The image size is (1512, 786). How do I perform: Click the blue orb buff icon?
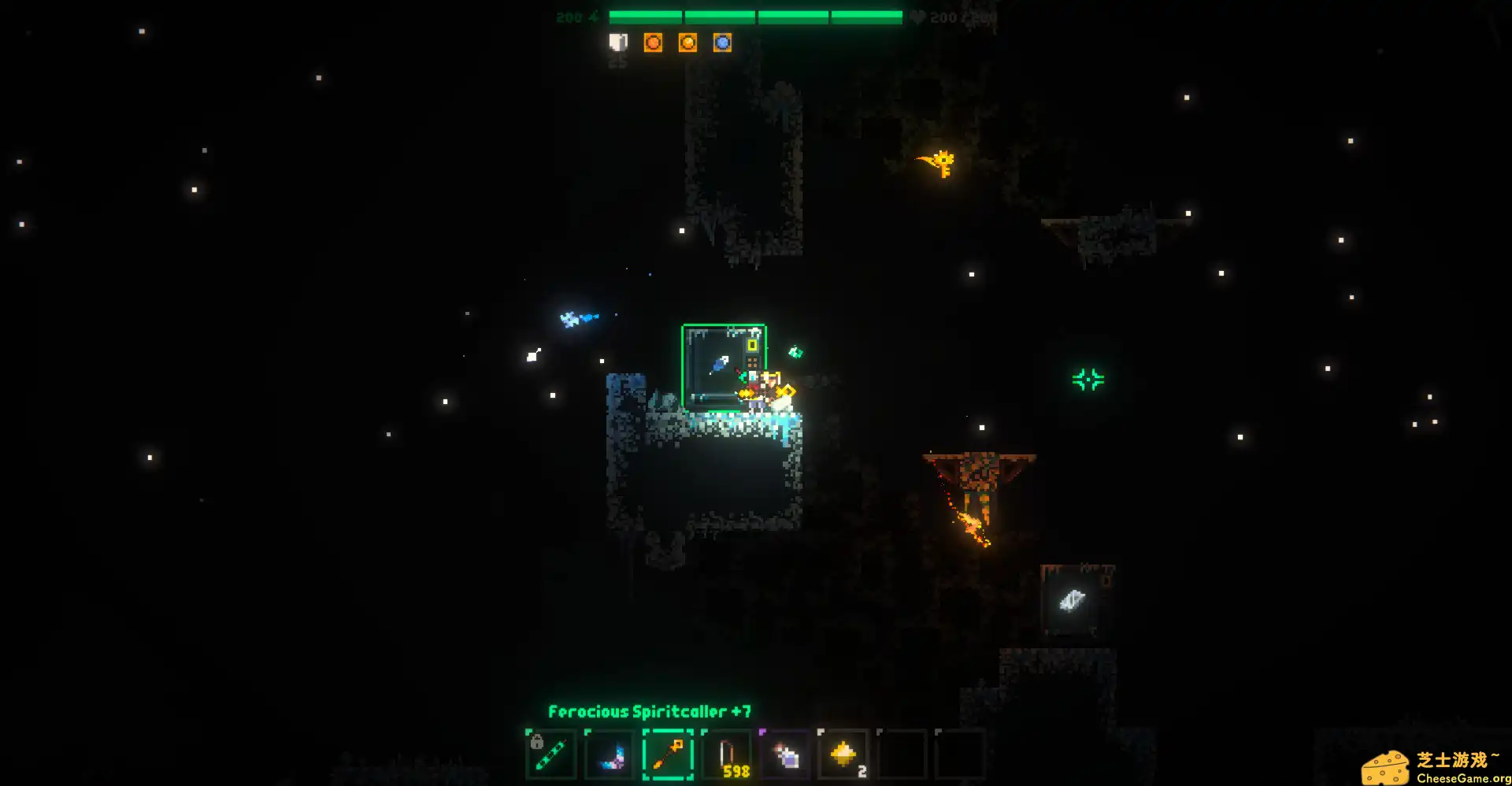[722, 43]
